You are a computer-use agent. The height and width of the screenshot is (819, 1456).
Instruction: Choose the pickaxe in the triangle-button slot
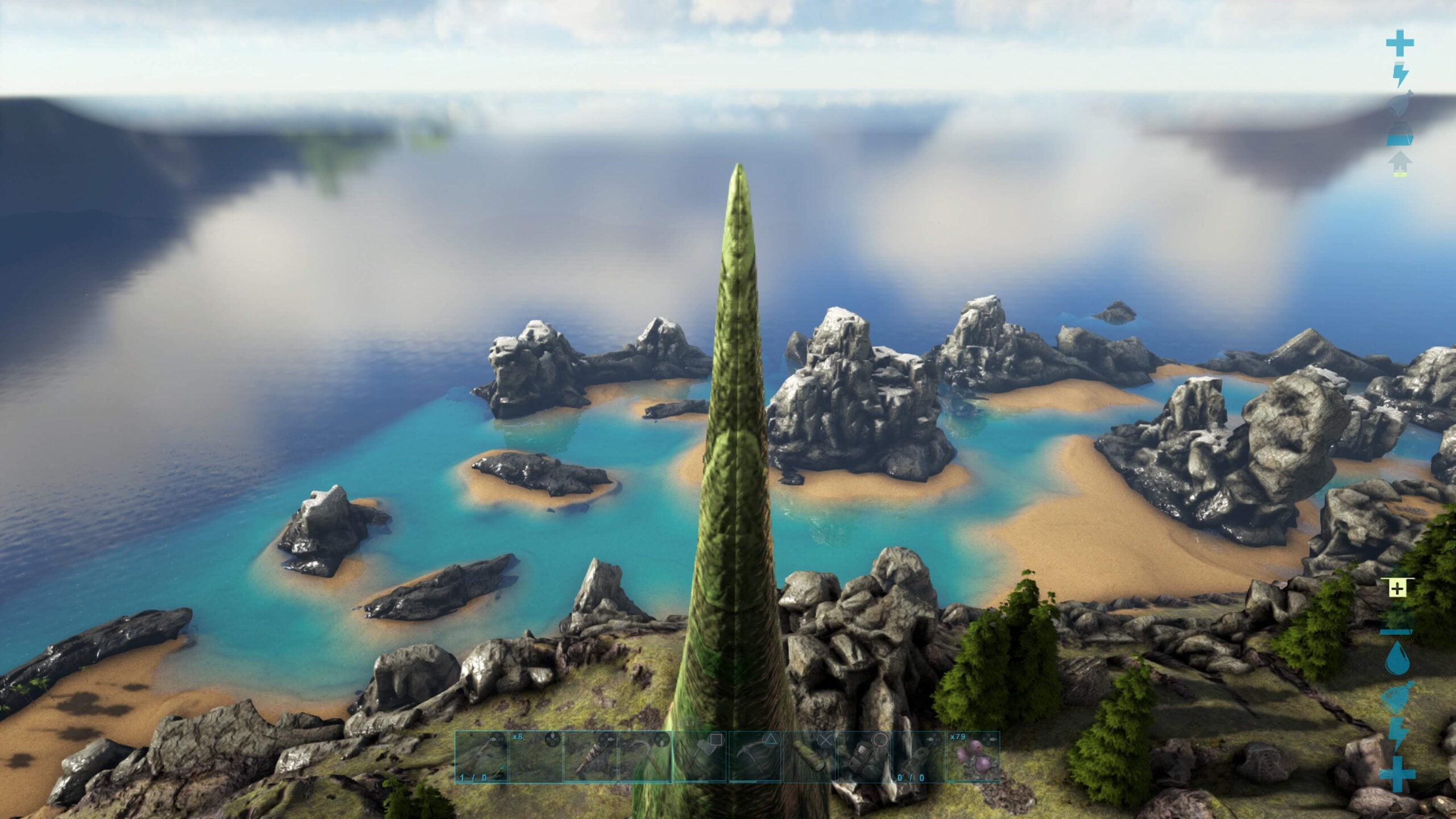pyautogui.click(x=755, y=757)
